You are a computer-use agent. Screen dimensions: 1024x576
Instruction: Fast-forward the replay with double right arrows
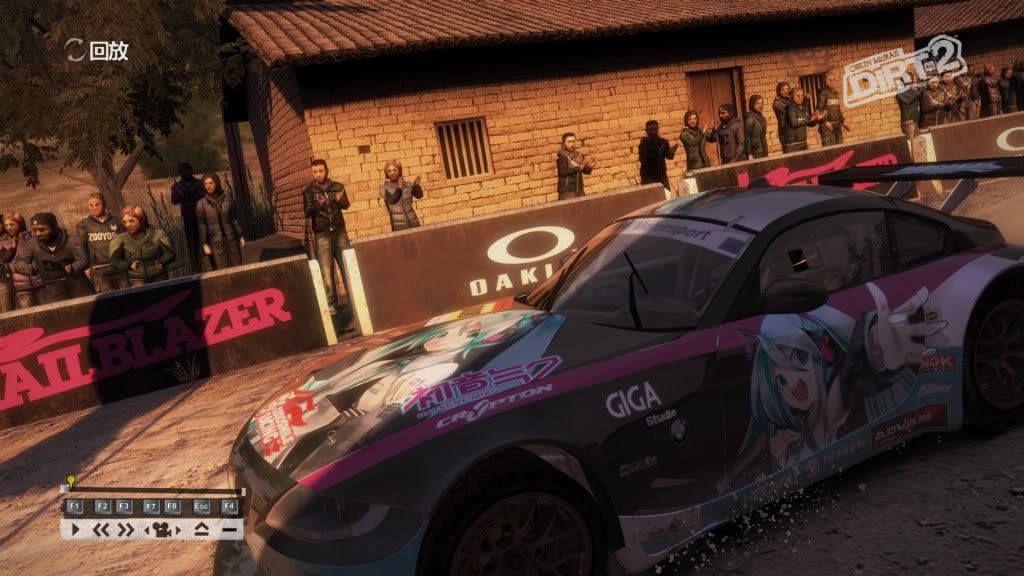(126, 530)
